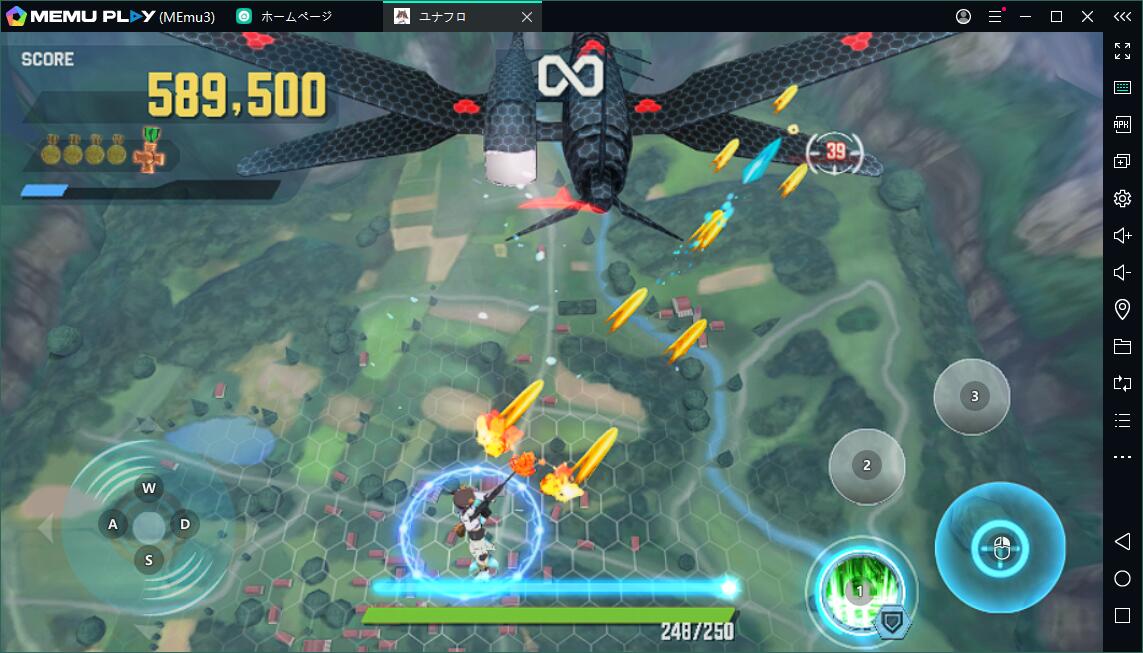Click the Android back triangle button
This screenshot has width=1143, height=653.
click(x=1122, y=541)
